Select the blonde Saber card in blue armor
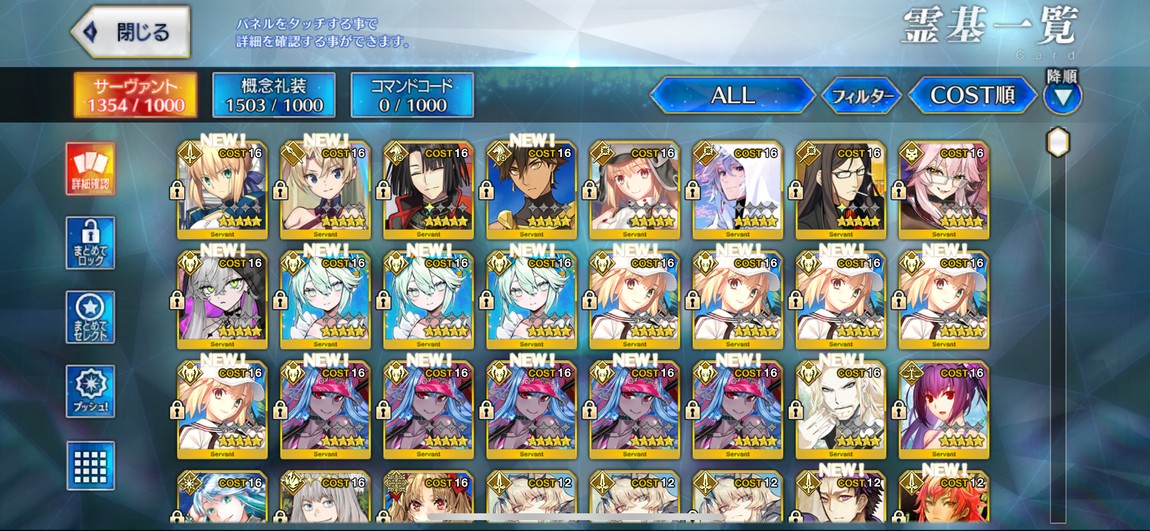The height and width of the screenshot is (531, 1150). tap(222, 190)
